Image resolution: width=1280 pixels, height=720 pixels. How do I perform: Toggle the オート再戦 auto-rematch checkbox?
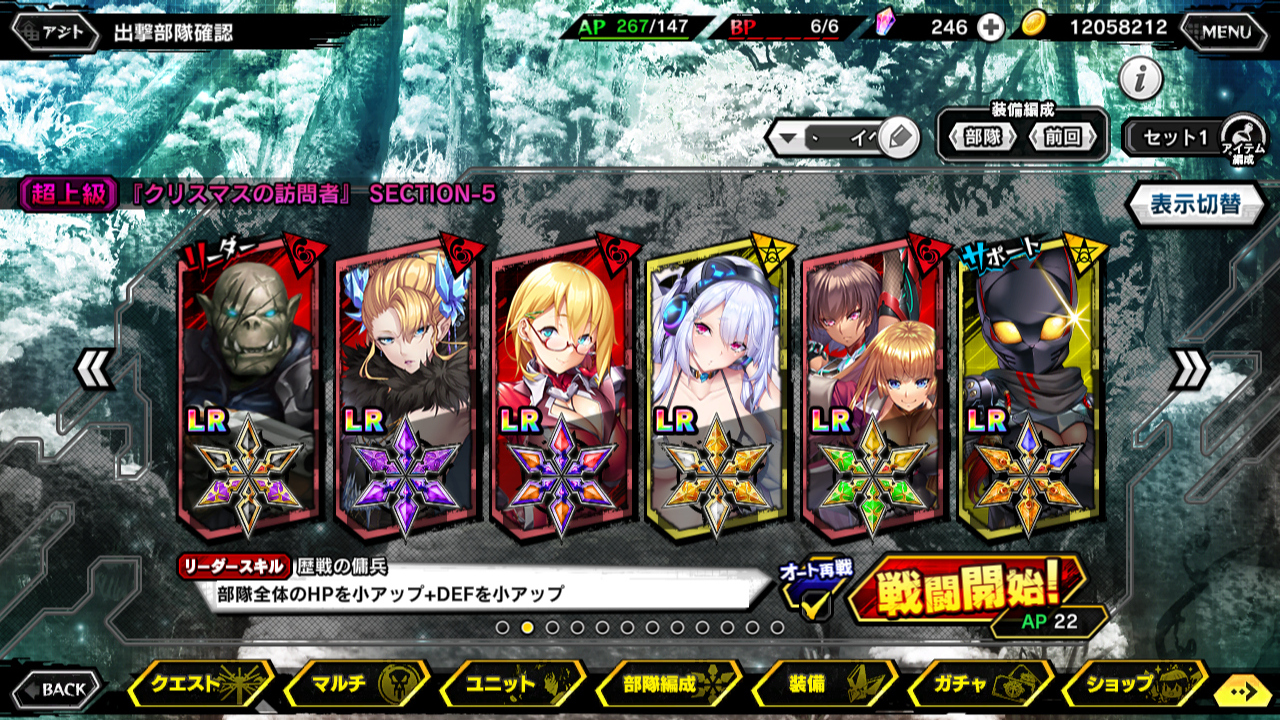pyautogui.click(x=815, y=602)
